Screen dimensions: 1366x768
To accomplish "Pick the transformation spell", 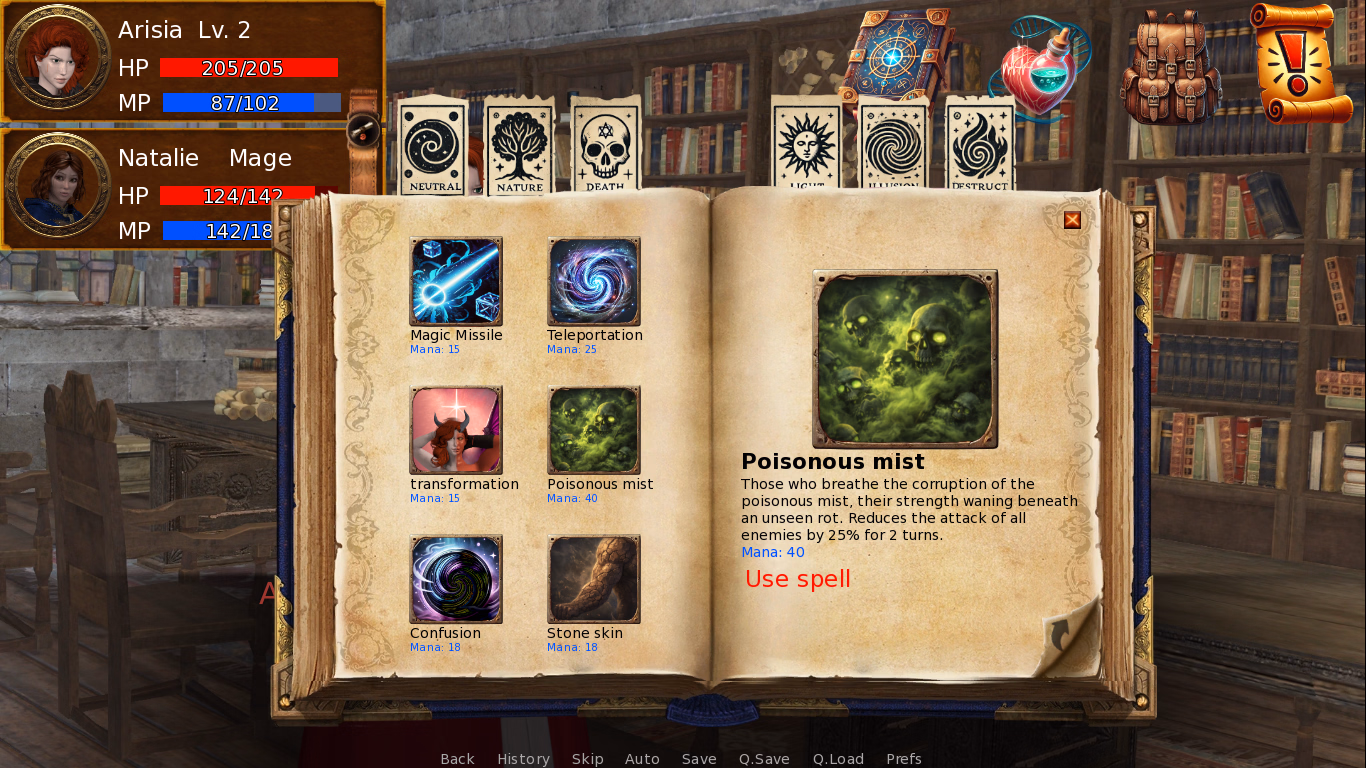I will pyautogui.click(x=456, y=430).
